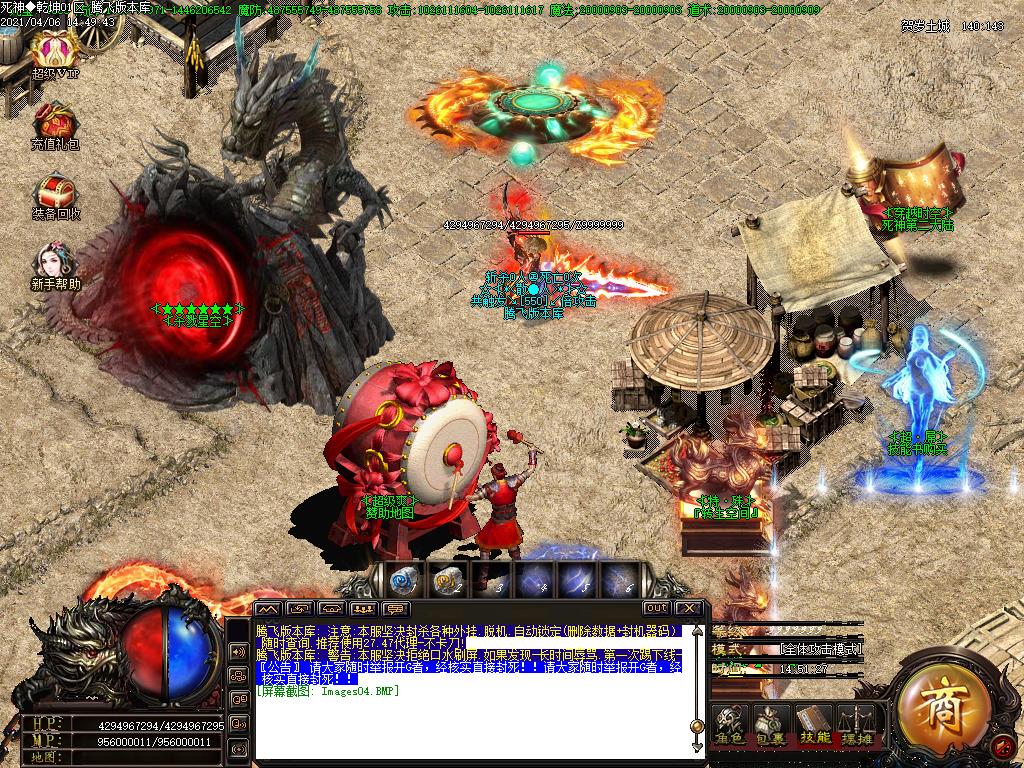Close the chat window with X

(x=689, y=608)
